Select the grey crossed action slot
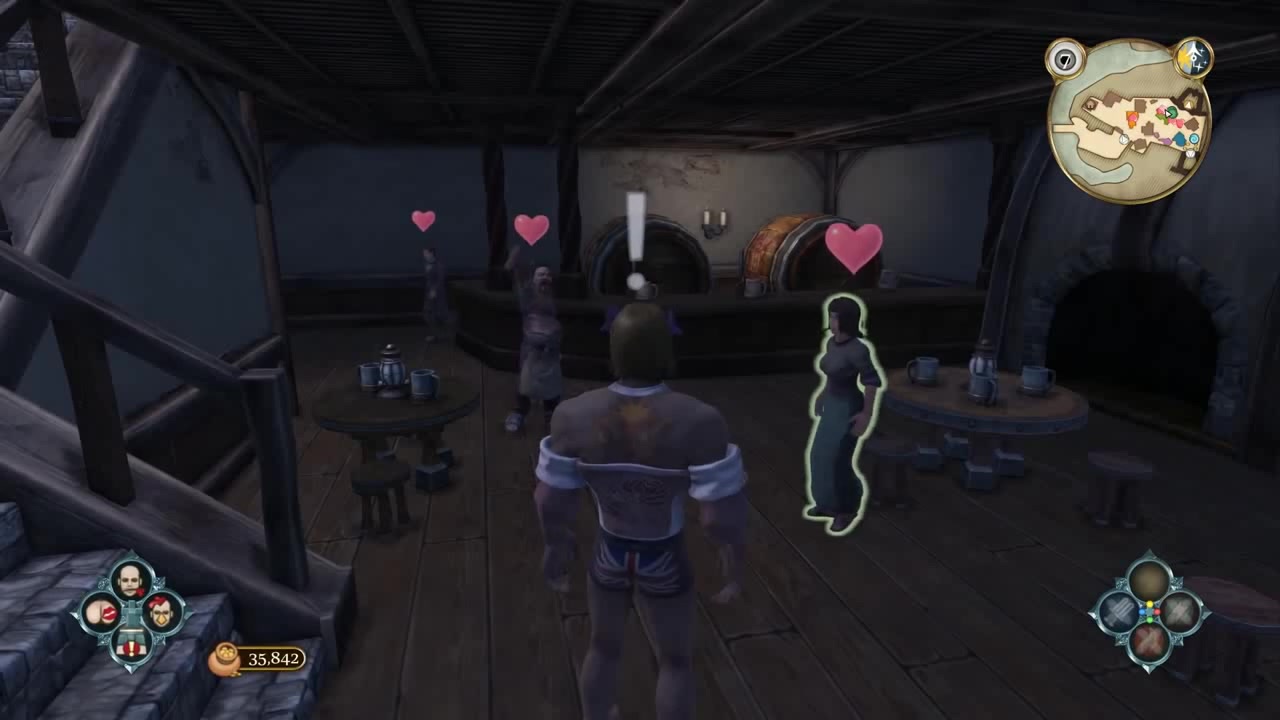This screenshot has height=720, width=1280. coord(1180,611)
